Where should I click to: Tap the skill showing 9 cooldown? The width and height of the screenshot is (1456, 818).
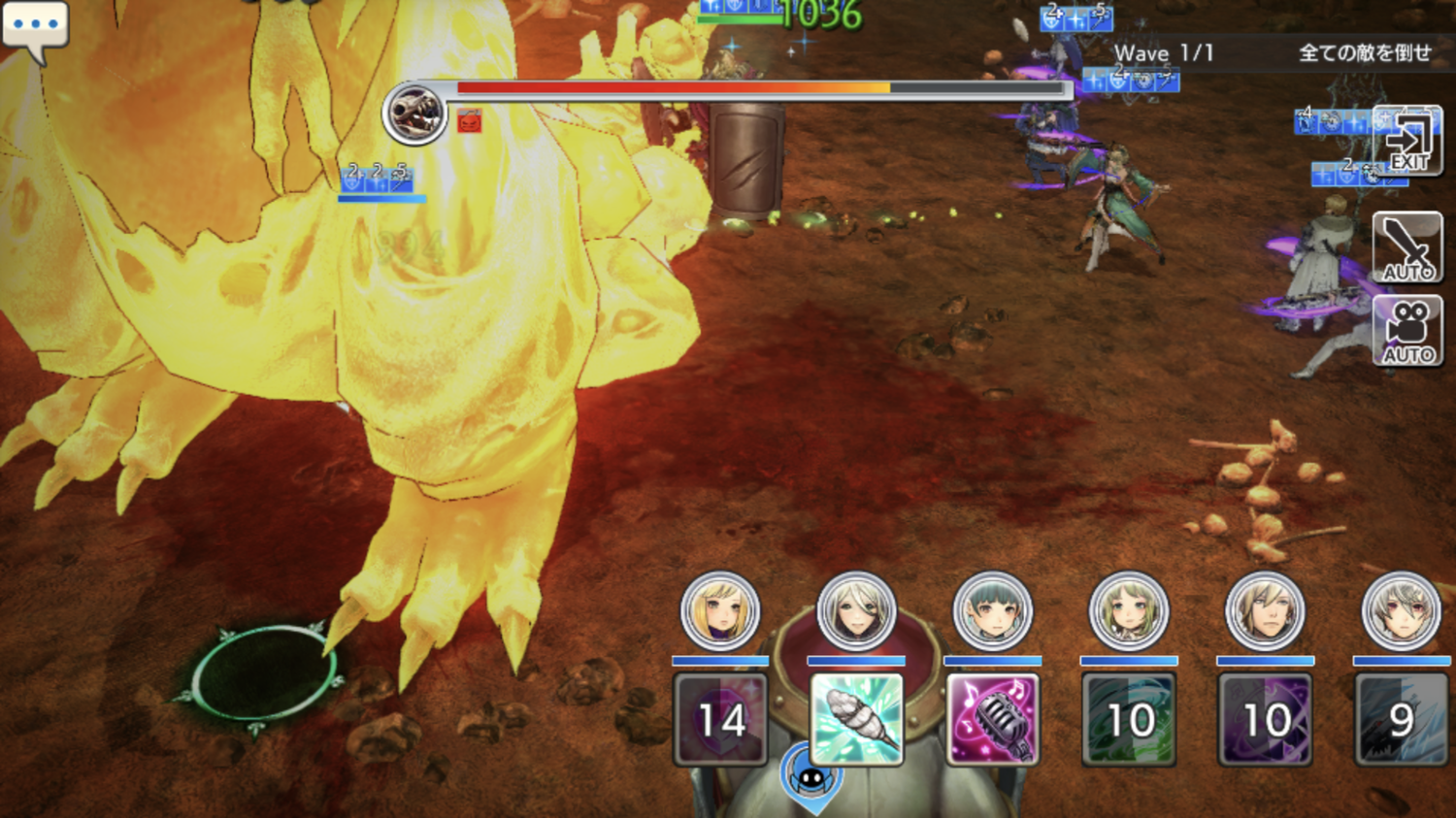(x=1401, y=719)
